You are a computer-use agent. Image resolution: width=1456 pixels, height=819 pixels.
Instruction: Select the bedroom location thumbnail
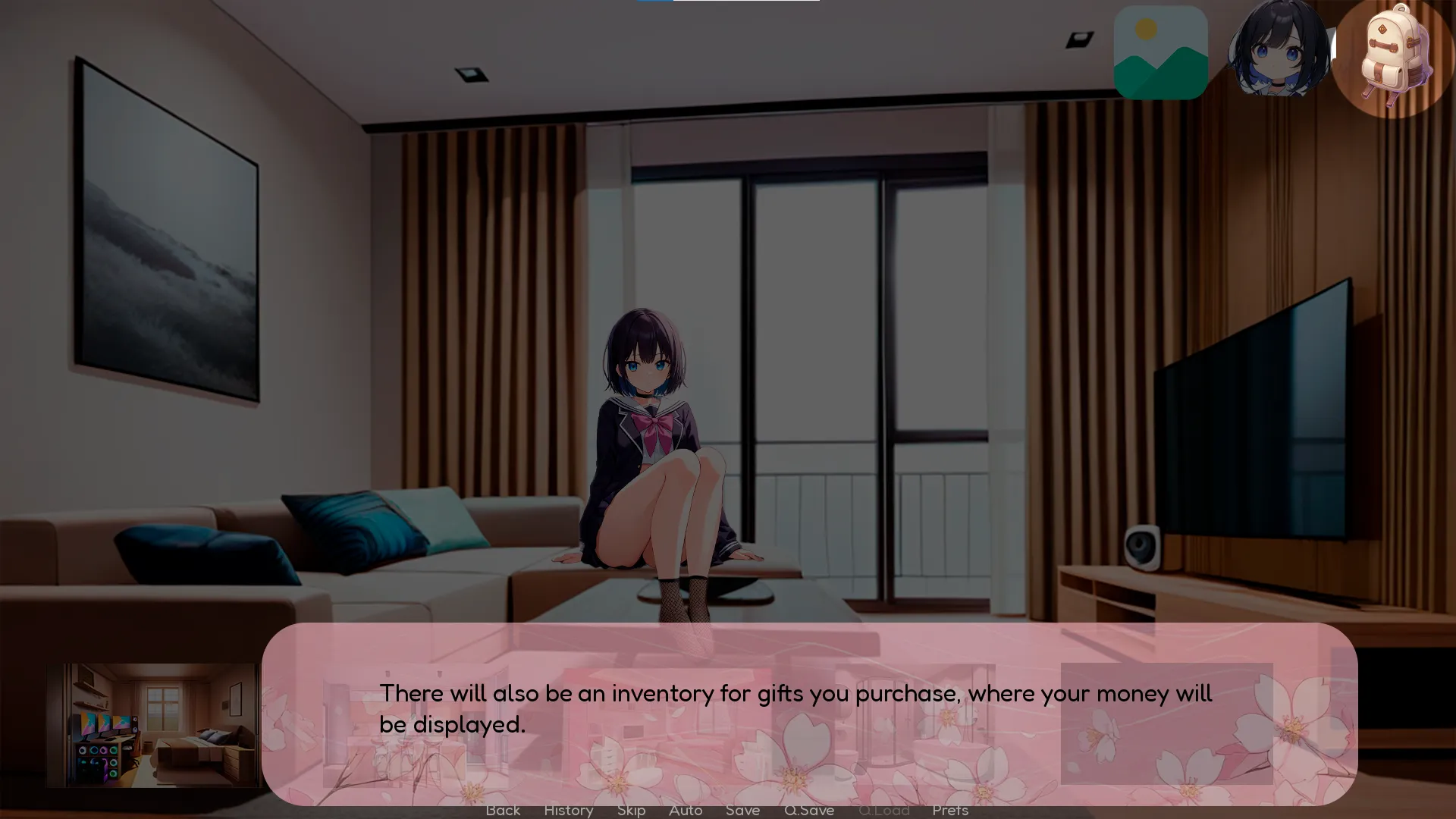click(152, 724)
